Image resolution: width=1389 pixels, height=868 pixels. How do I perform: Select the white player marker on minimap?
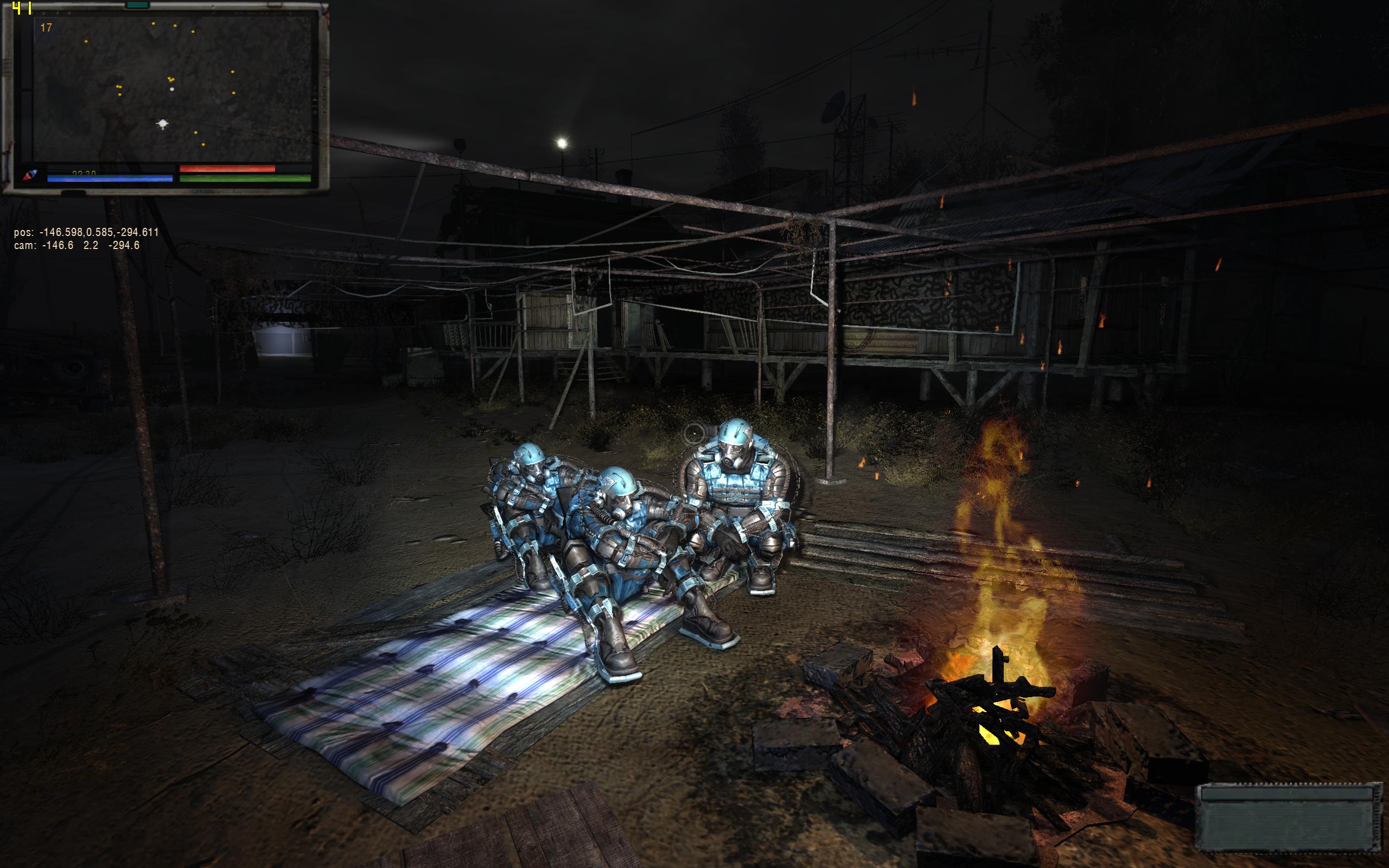coord(163,124)
